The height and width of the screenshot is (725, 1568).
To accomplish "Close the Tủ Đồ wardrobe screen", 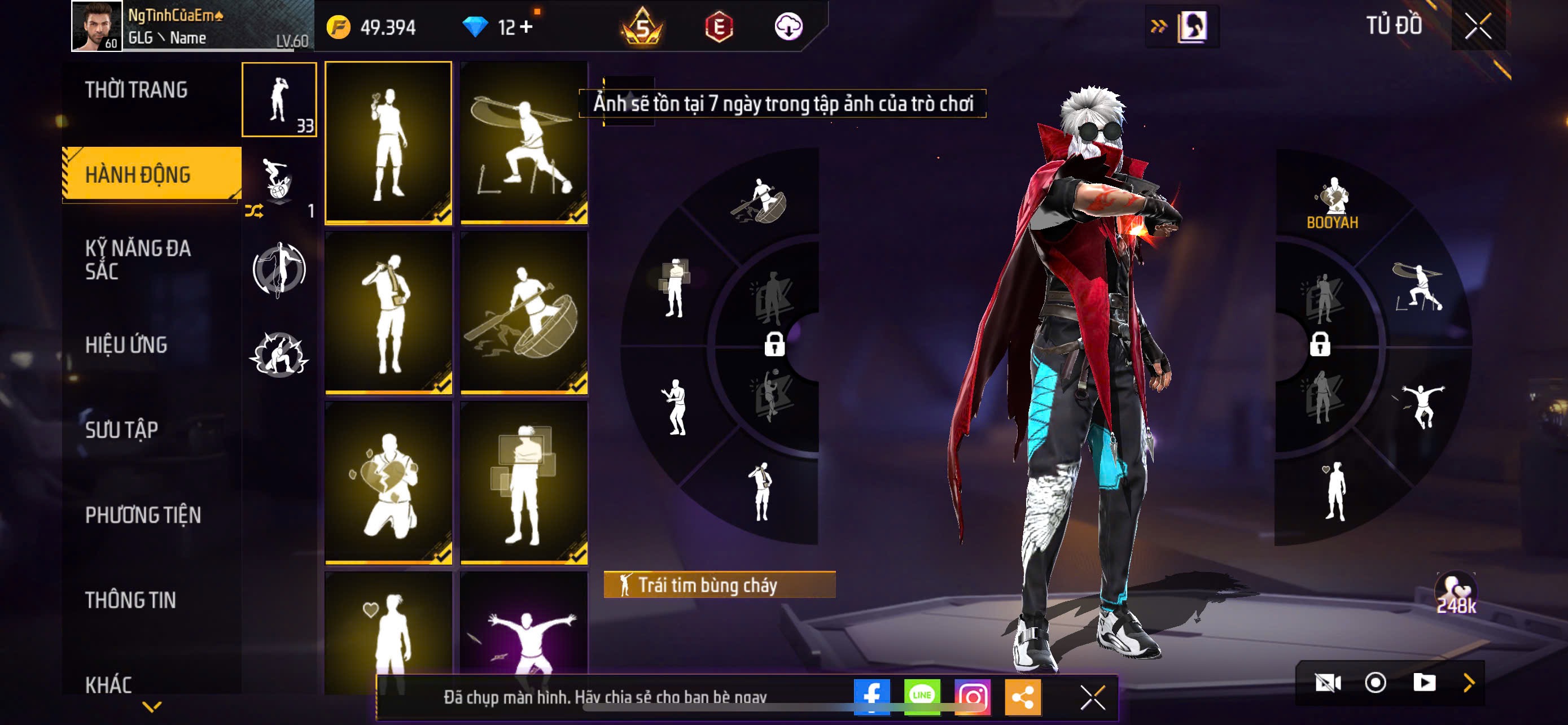I will [1478, 26].
